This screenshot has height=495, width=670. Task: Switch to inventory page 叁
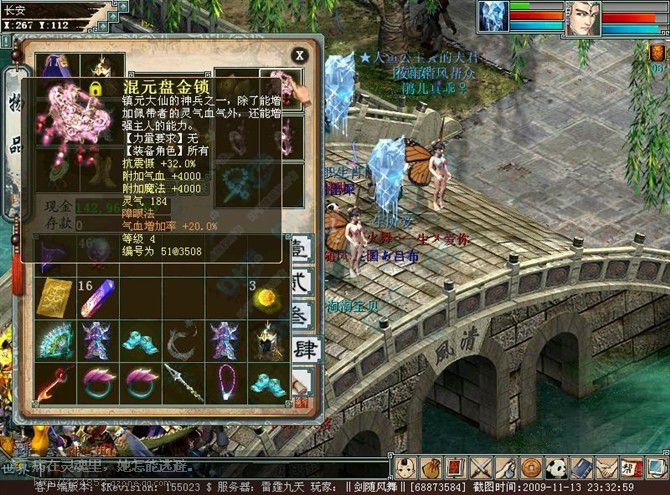303,316
